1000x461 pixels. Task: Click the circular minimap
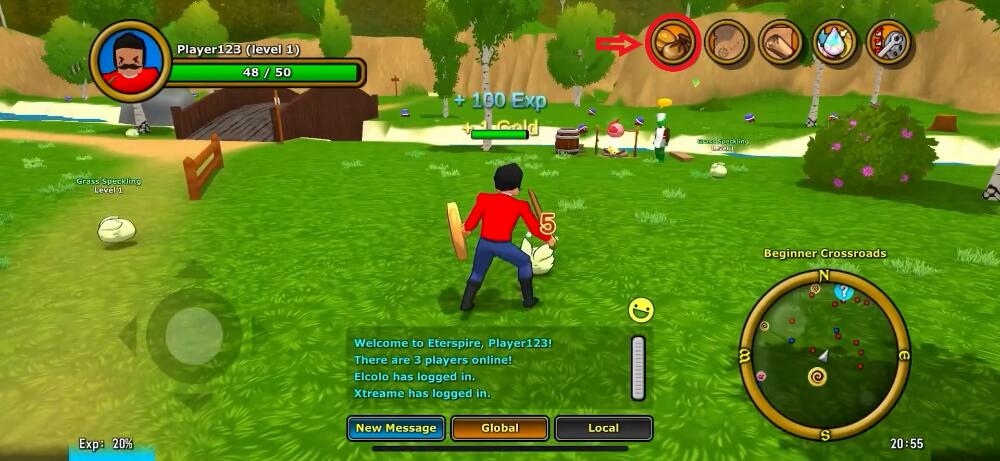tap(824, 355)
